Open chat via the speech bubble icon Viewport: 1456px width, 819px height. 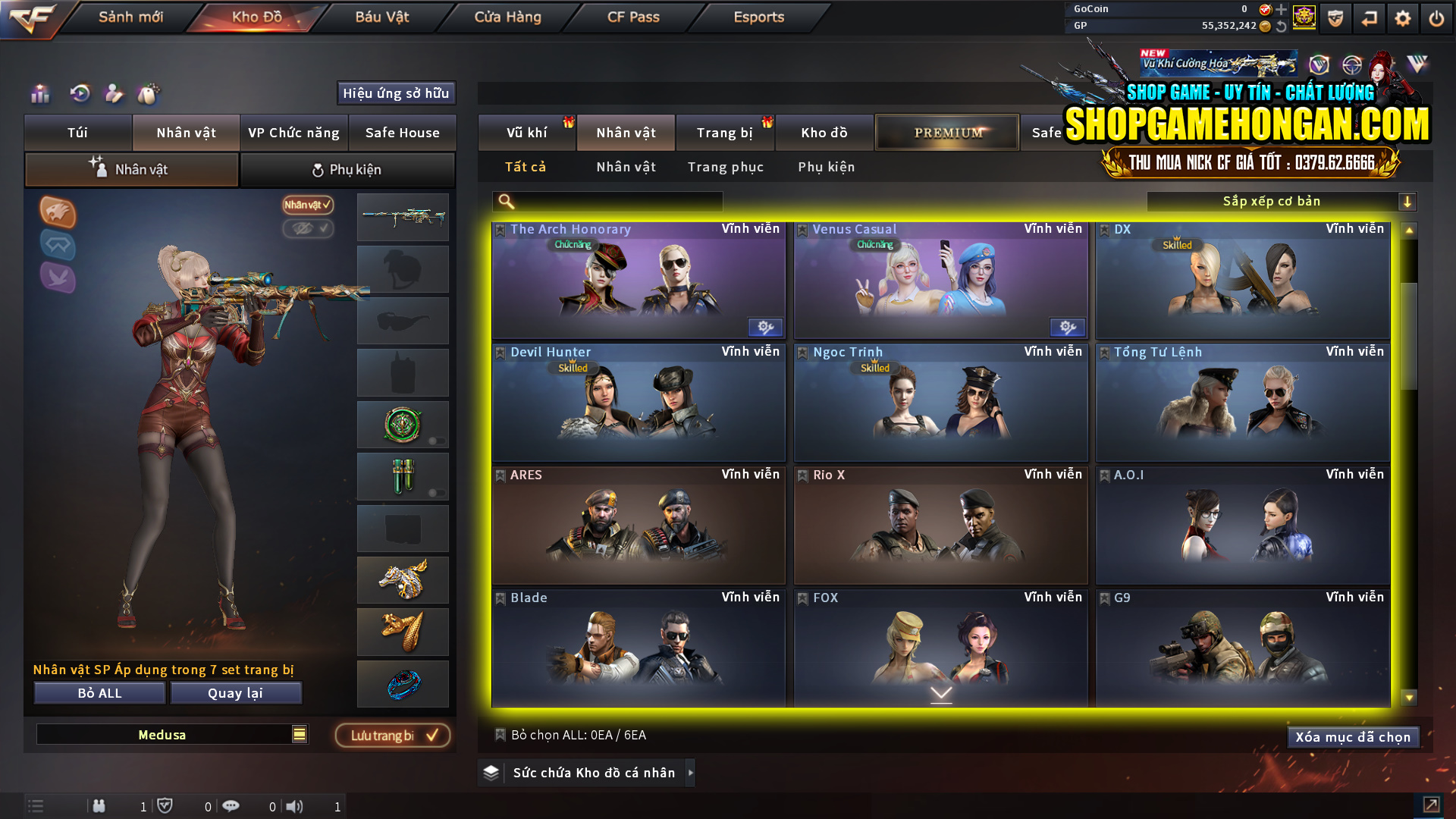pos(231,806)
